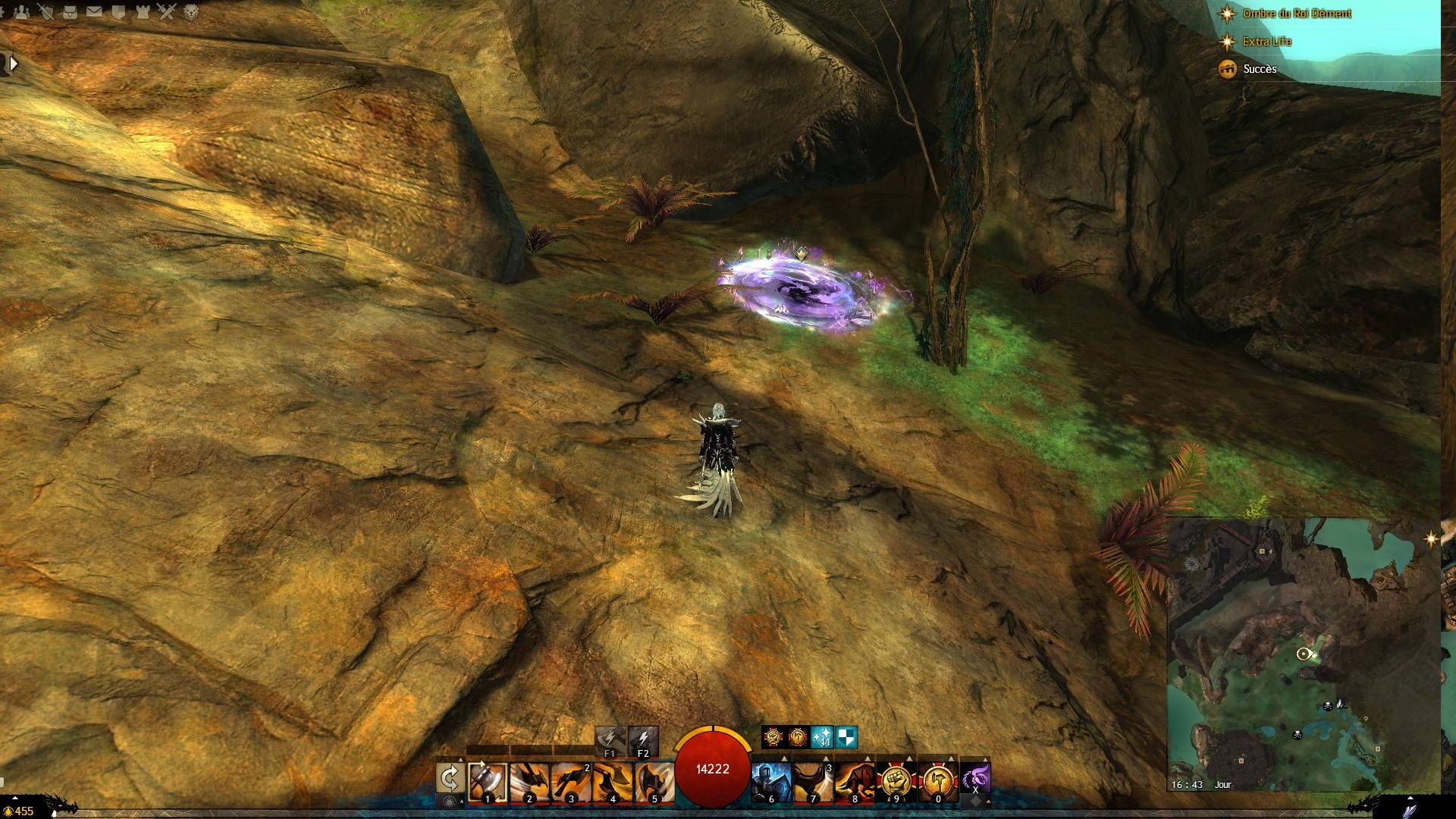Open the hero panel sword-and-shield icon
Image resolution: width=1456 pixels, height=819 pixels.
coord(46,11)
